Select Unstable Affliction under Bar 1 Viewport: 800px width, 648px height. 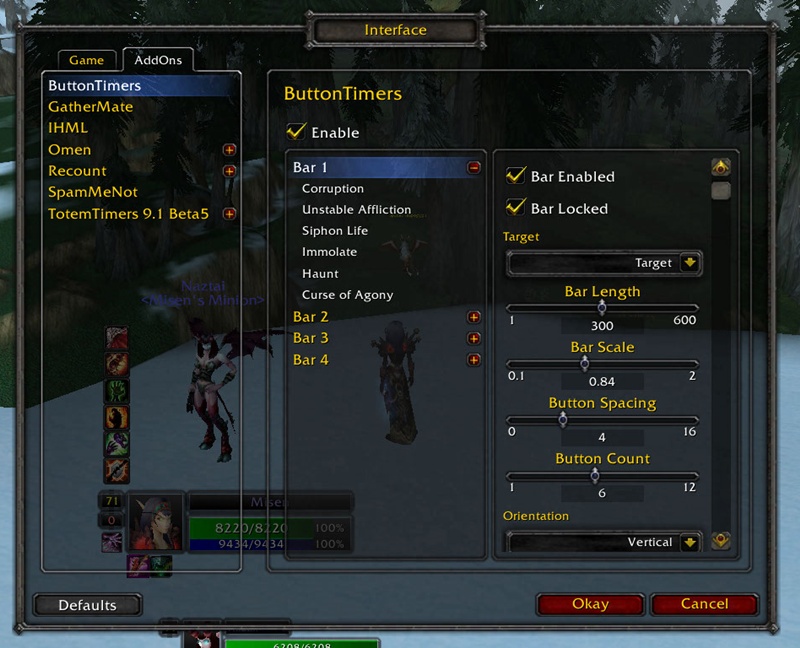click(356, 210)
